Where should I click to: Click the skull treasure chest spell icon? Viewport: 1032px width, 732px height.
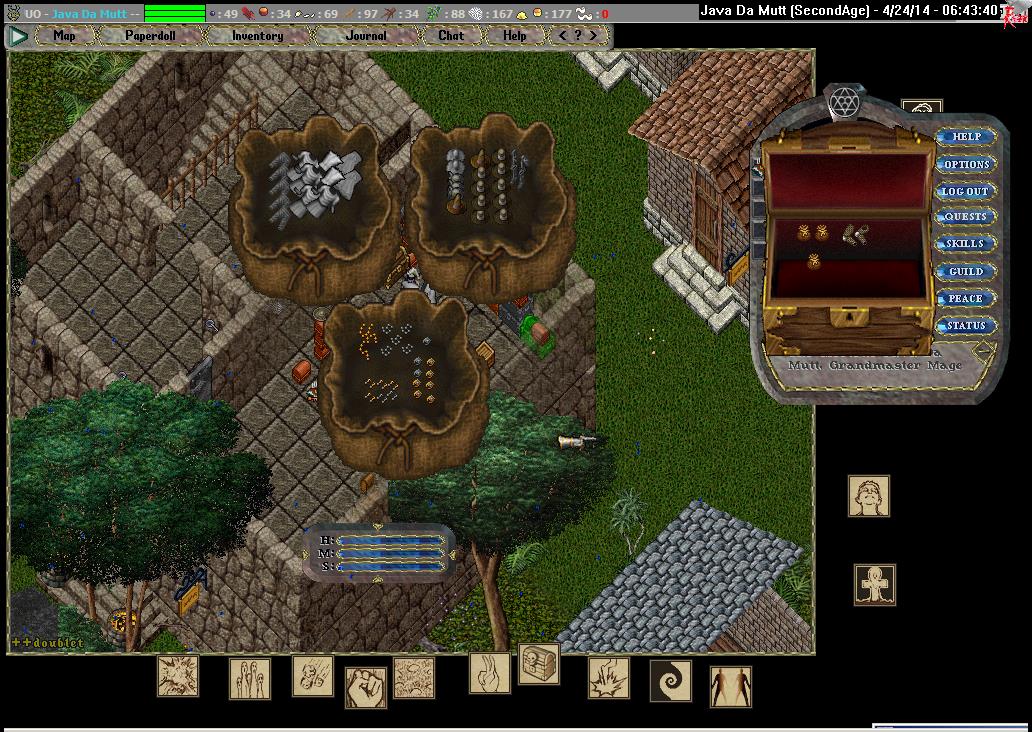[539, 664]
